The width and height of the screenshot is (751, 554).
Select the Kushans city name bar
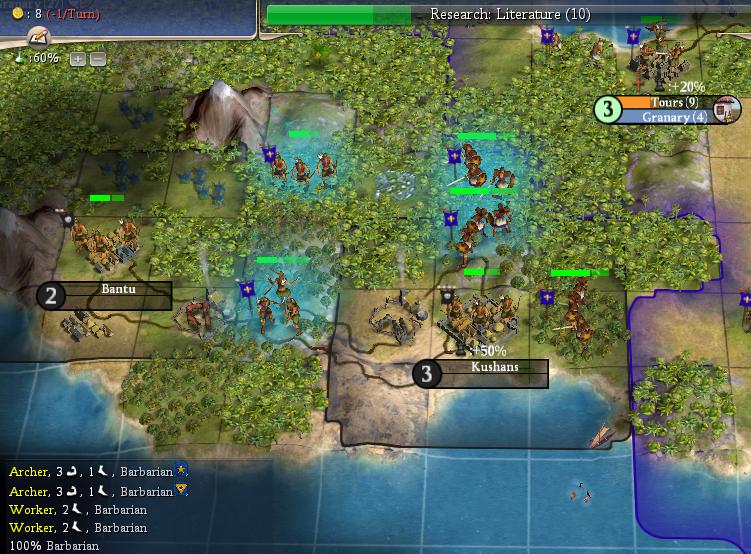click(494, 367)
